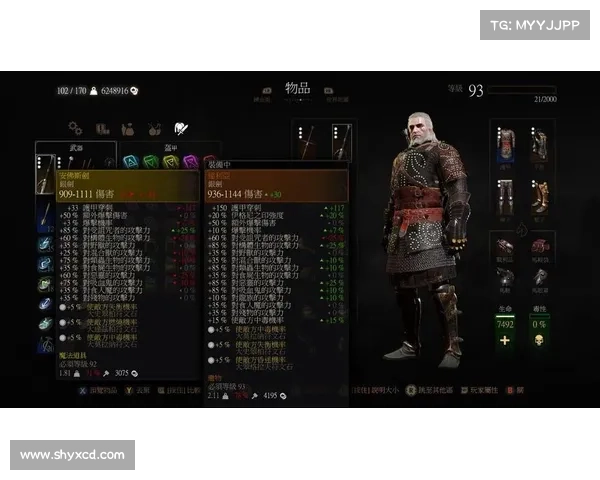
Task: Select the horse saddlebags slot
Action: [540, 246]
